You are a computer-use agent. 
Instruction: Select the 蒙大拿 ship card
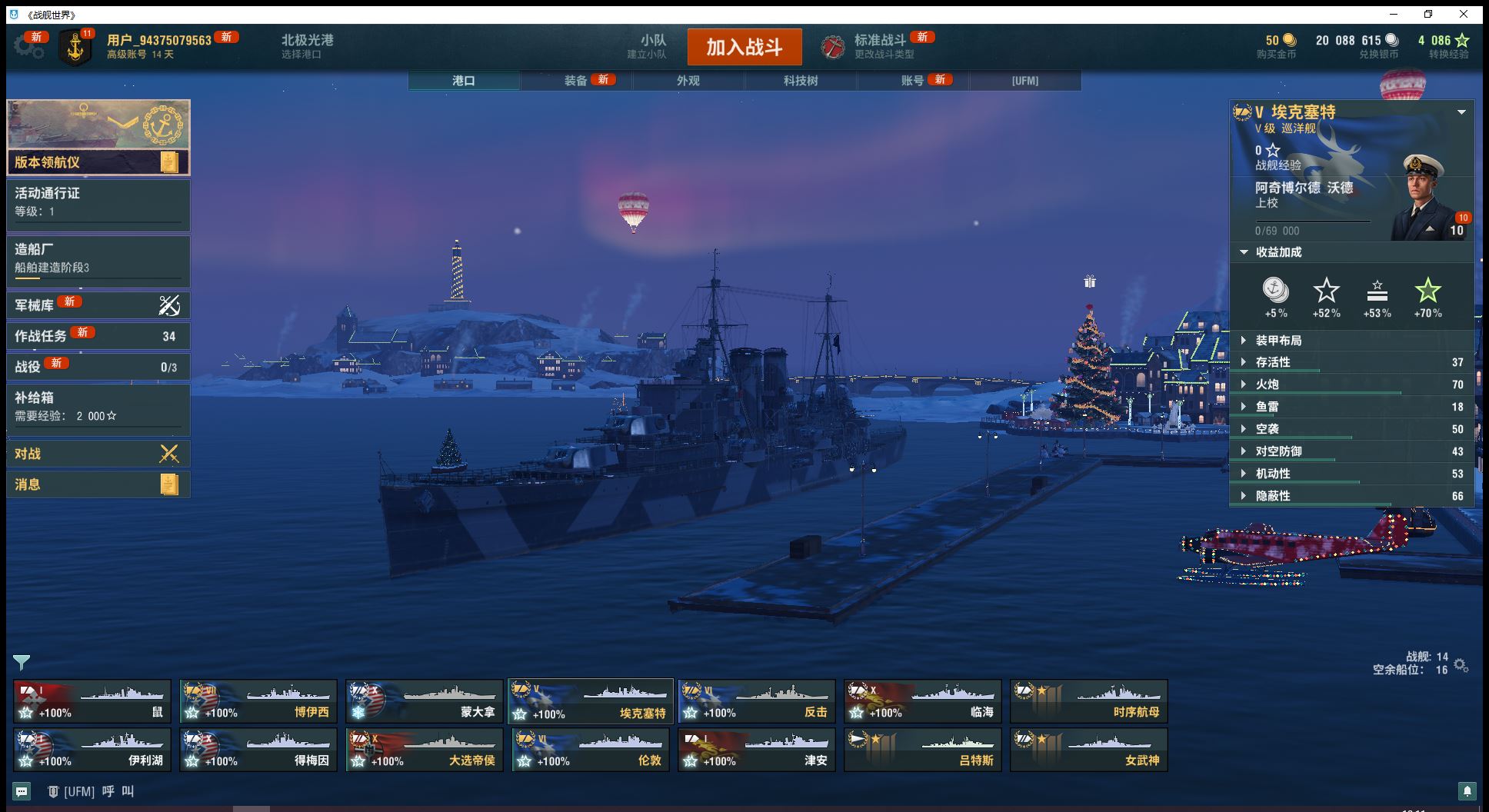pyautogui.click(x=424, y=701)
